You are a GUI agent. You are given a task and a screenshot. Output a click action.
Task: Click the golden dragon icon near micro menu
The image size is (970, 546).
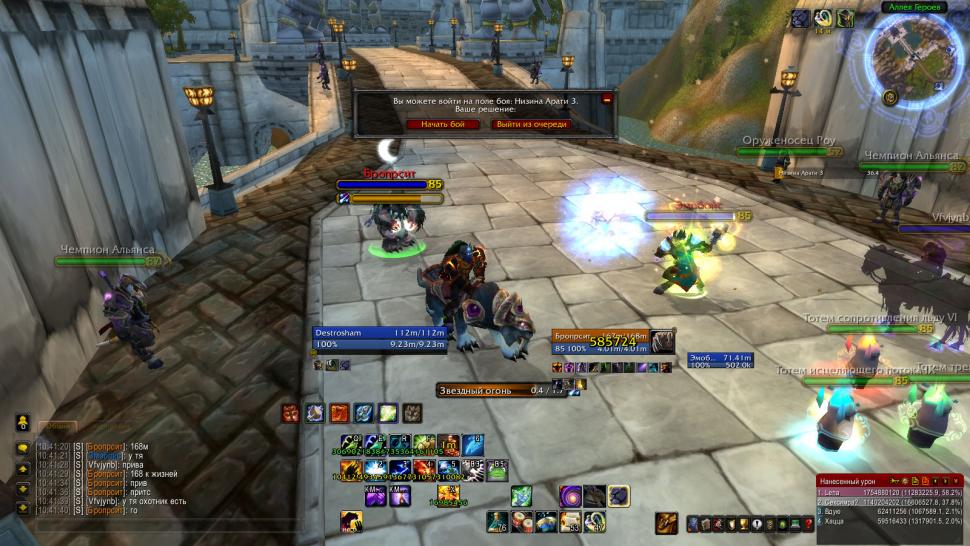[x=667, y=522]
